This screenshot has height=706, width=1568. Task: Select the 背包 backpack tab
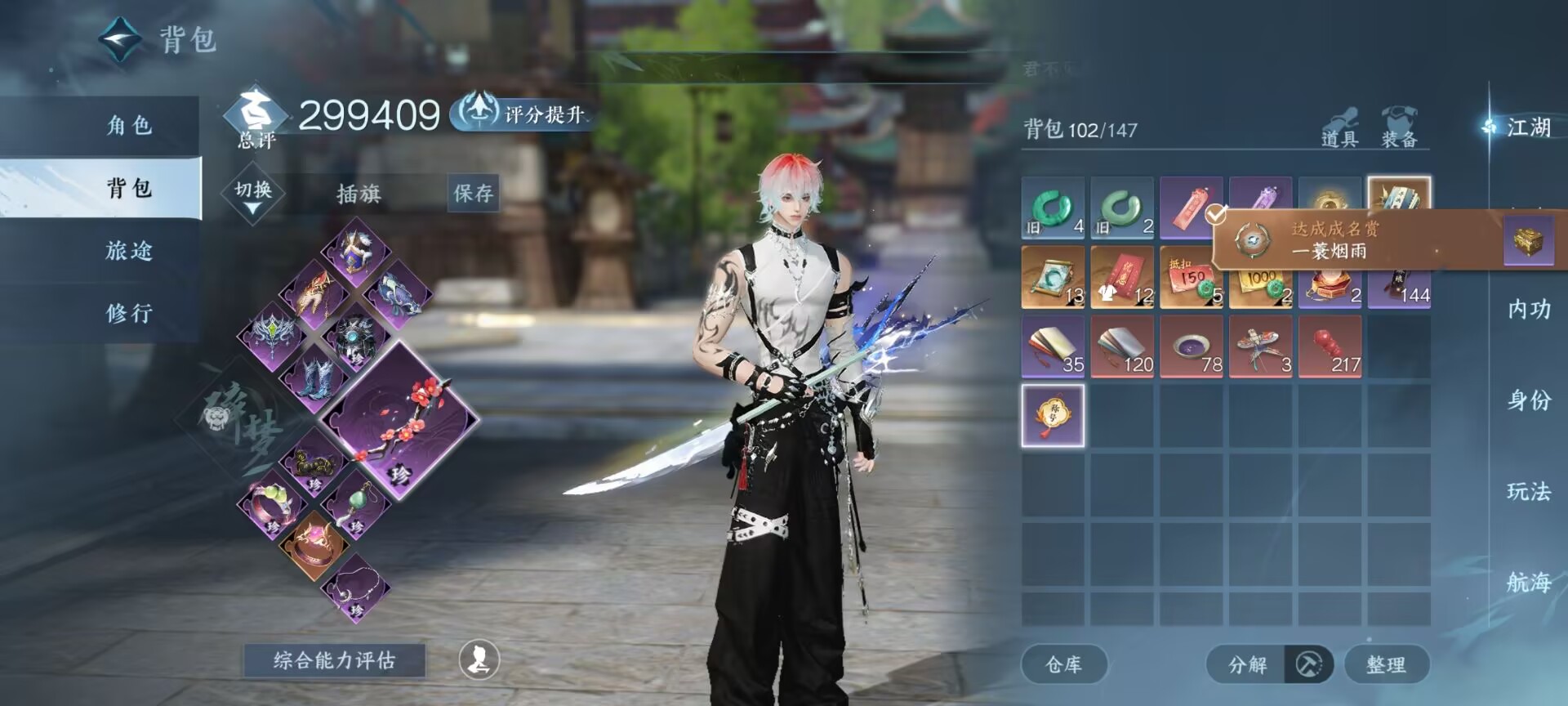point(129,188)
